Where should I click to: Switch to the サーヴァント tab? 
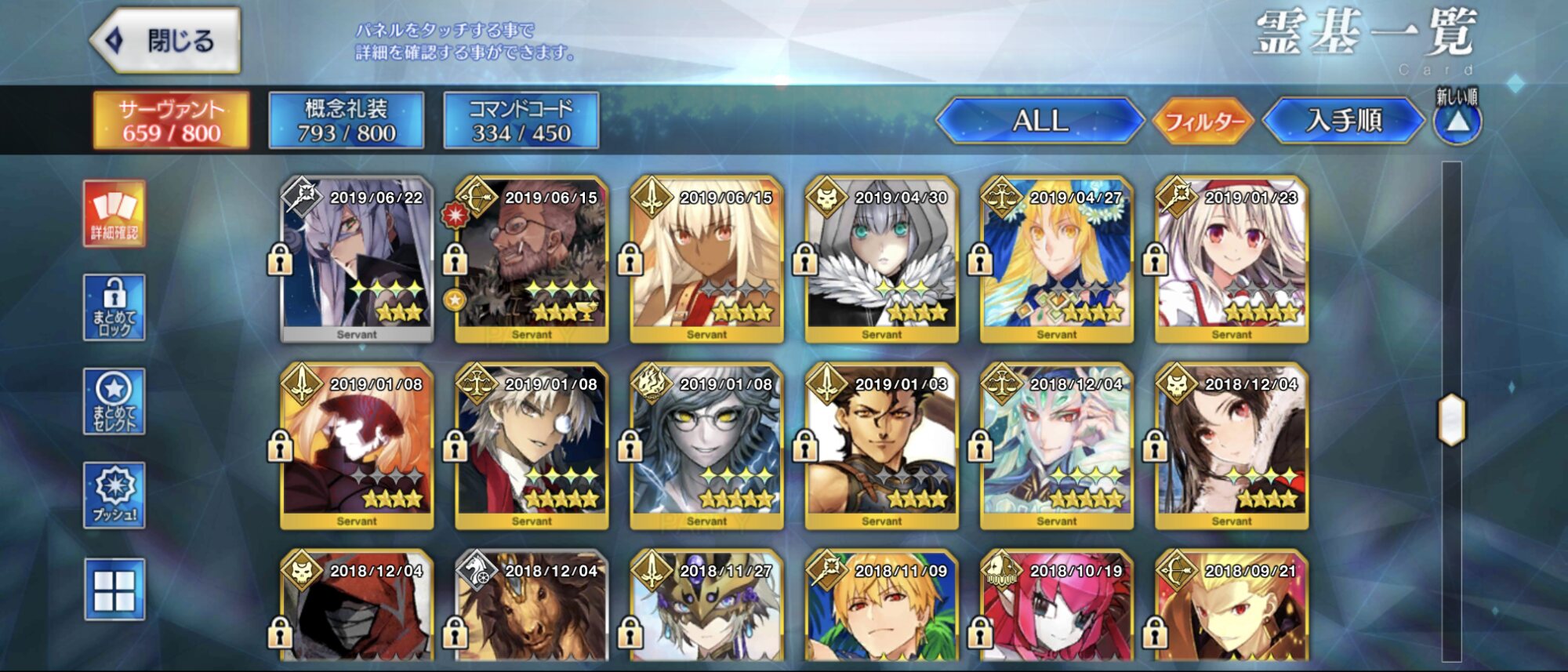tap(171, 121)
